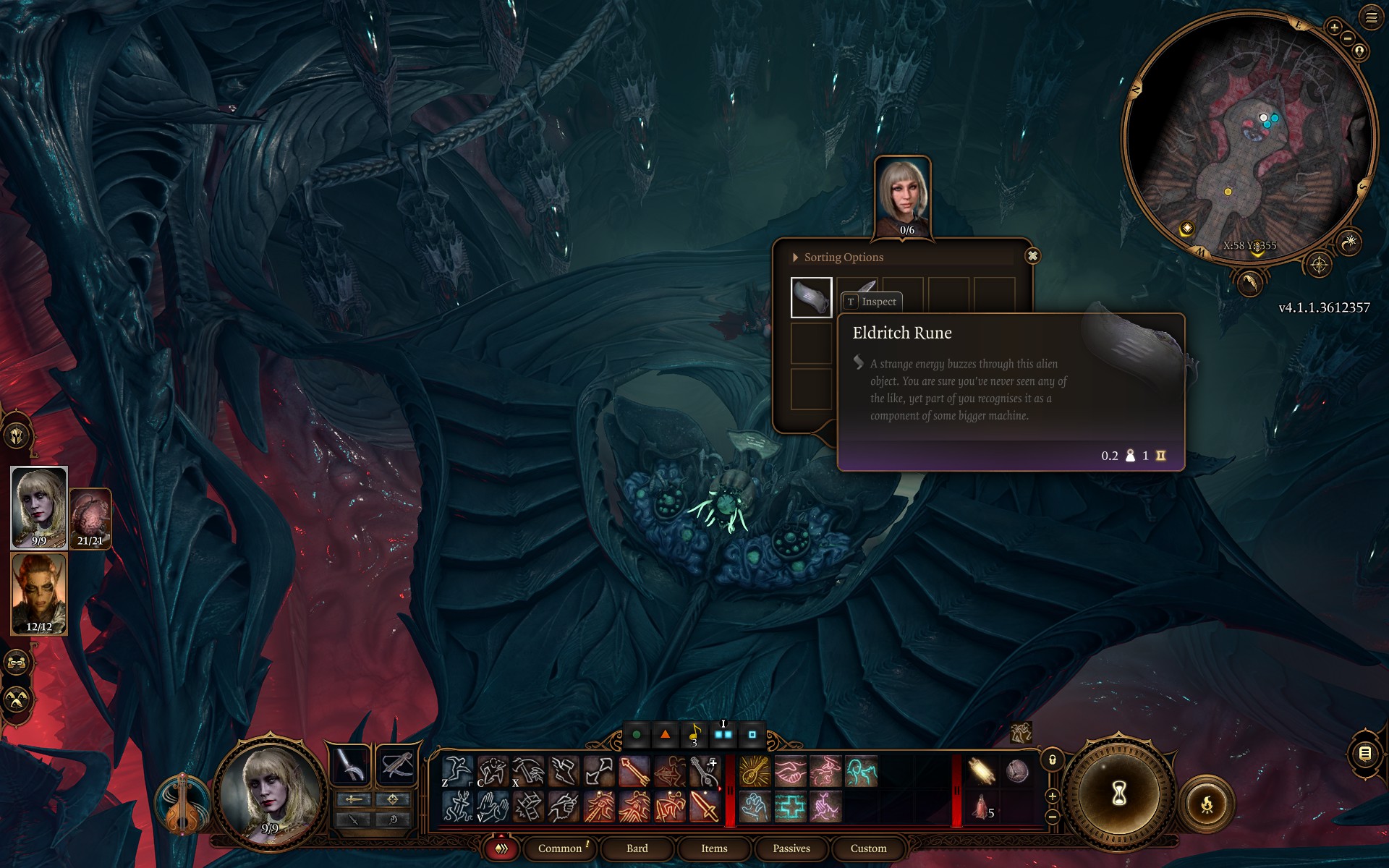The height and width of the screenshot is (868, 1389).
Task: Open the campfire rest menu
Action: click(1207, 804)
